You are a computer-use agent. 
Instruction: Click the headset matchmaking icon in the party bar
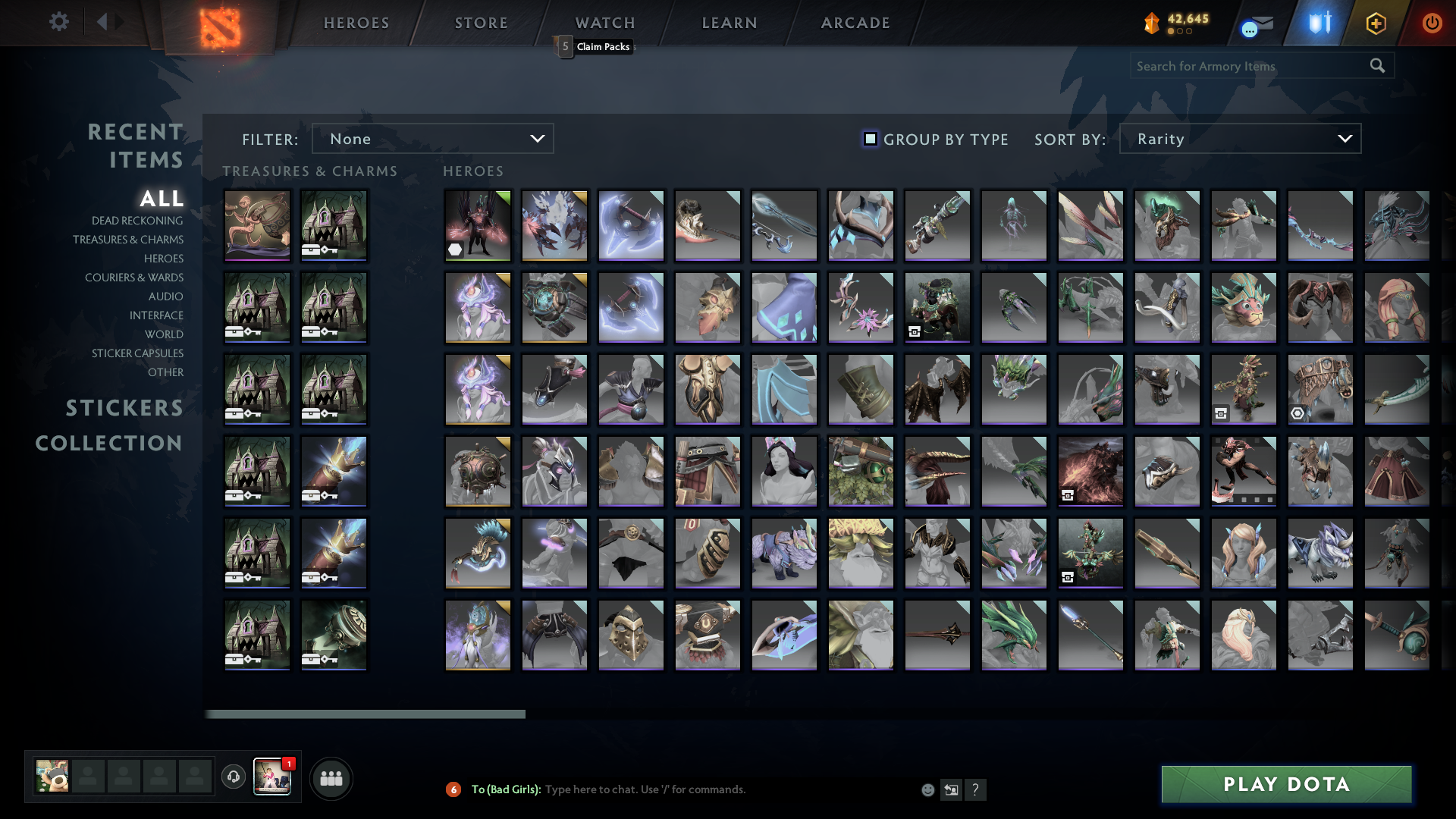[x=233, y=777]
